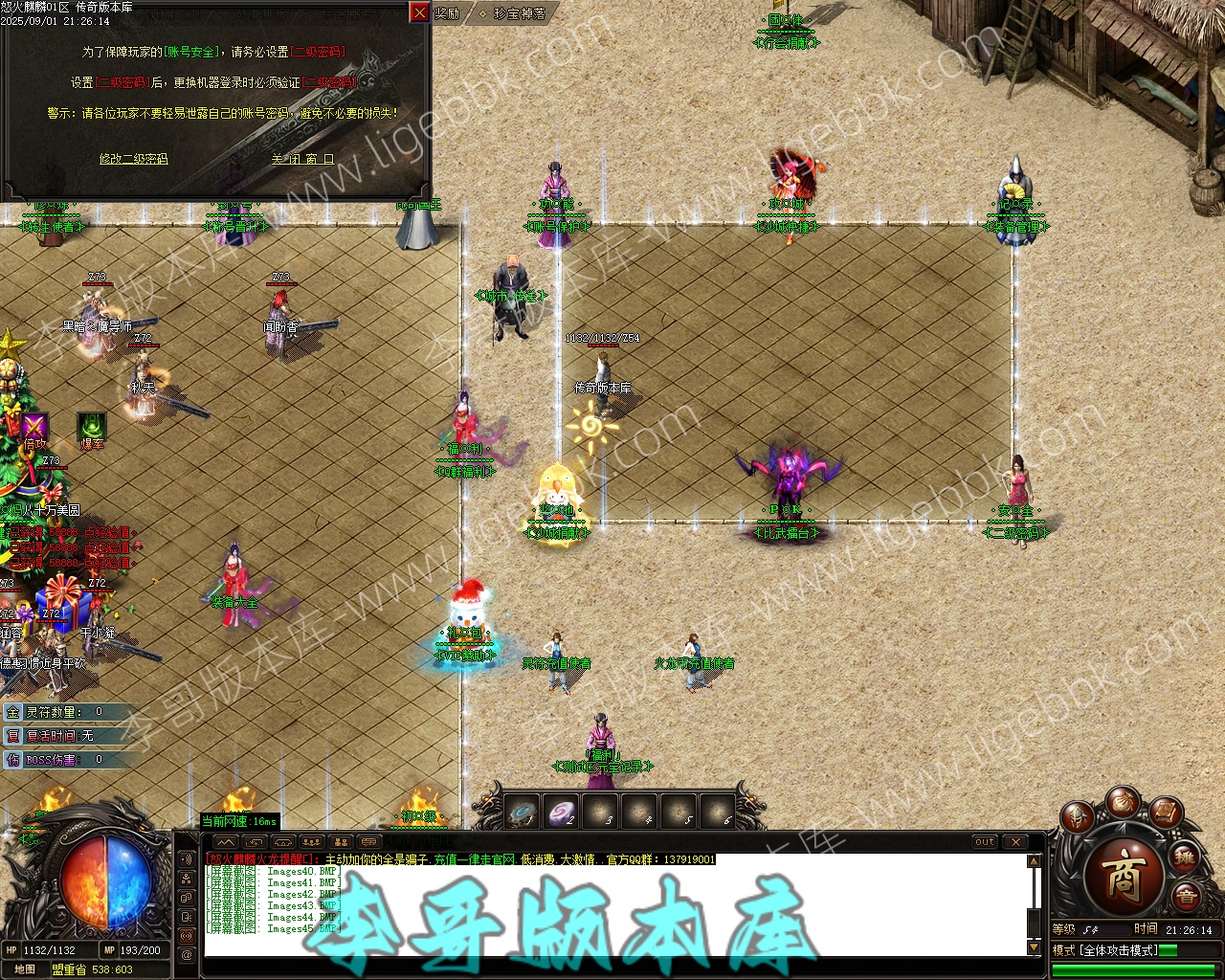Use the blue item in hotbar slot 1
The width and height of the screenshot is (1225, 980).
pos(522,813)
